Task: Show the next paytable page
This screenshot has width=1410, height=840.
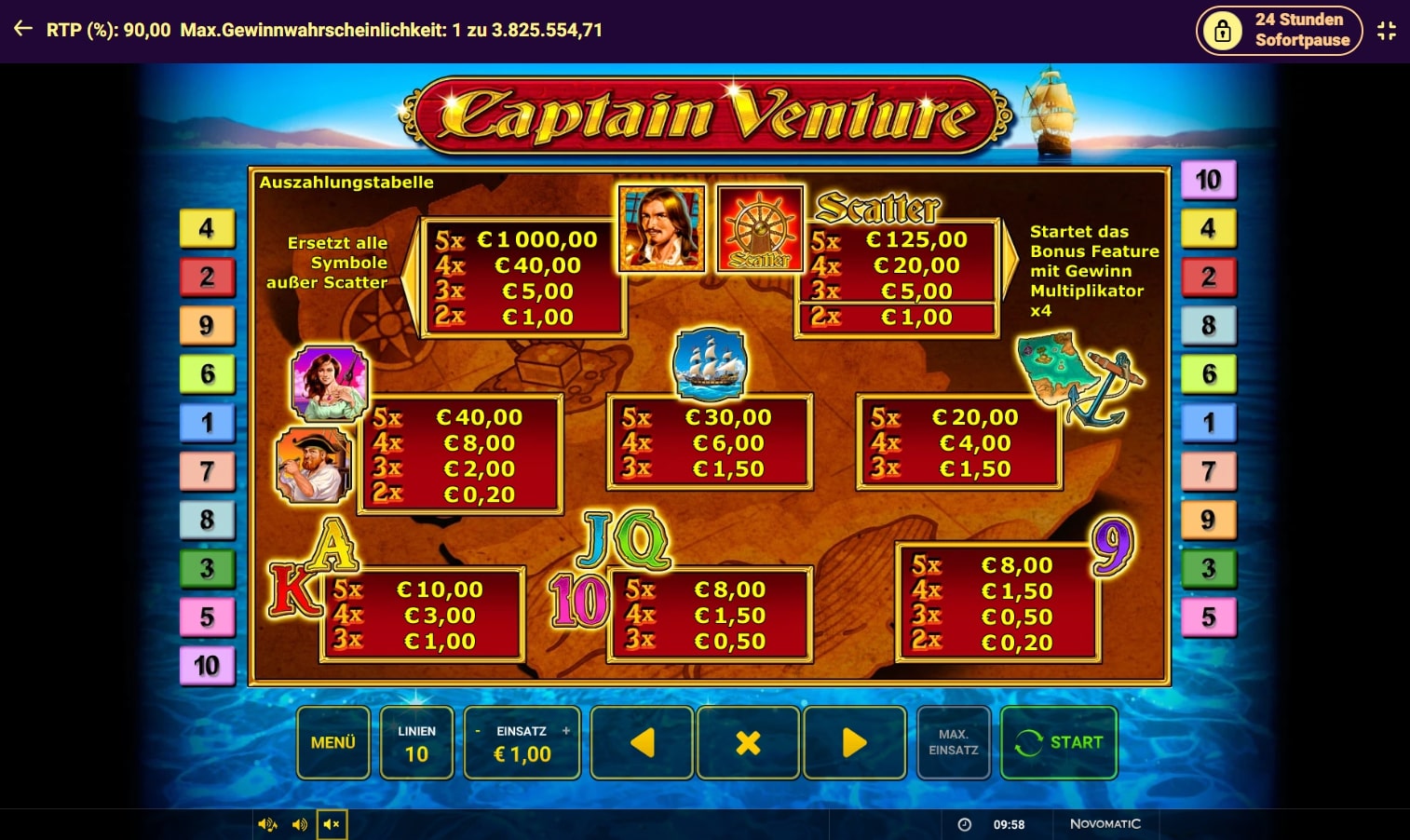Action: coord(854,742)
